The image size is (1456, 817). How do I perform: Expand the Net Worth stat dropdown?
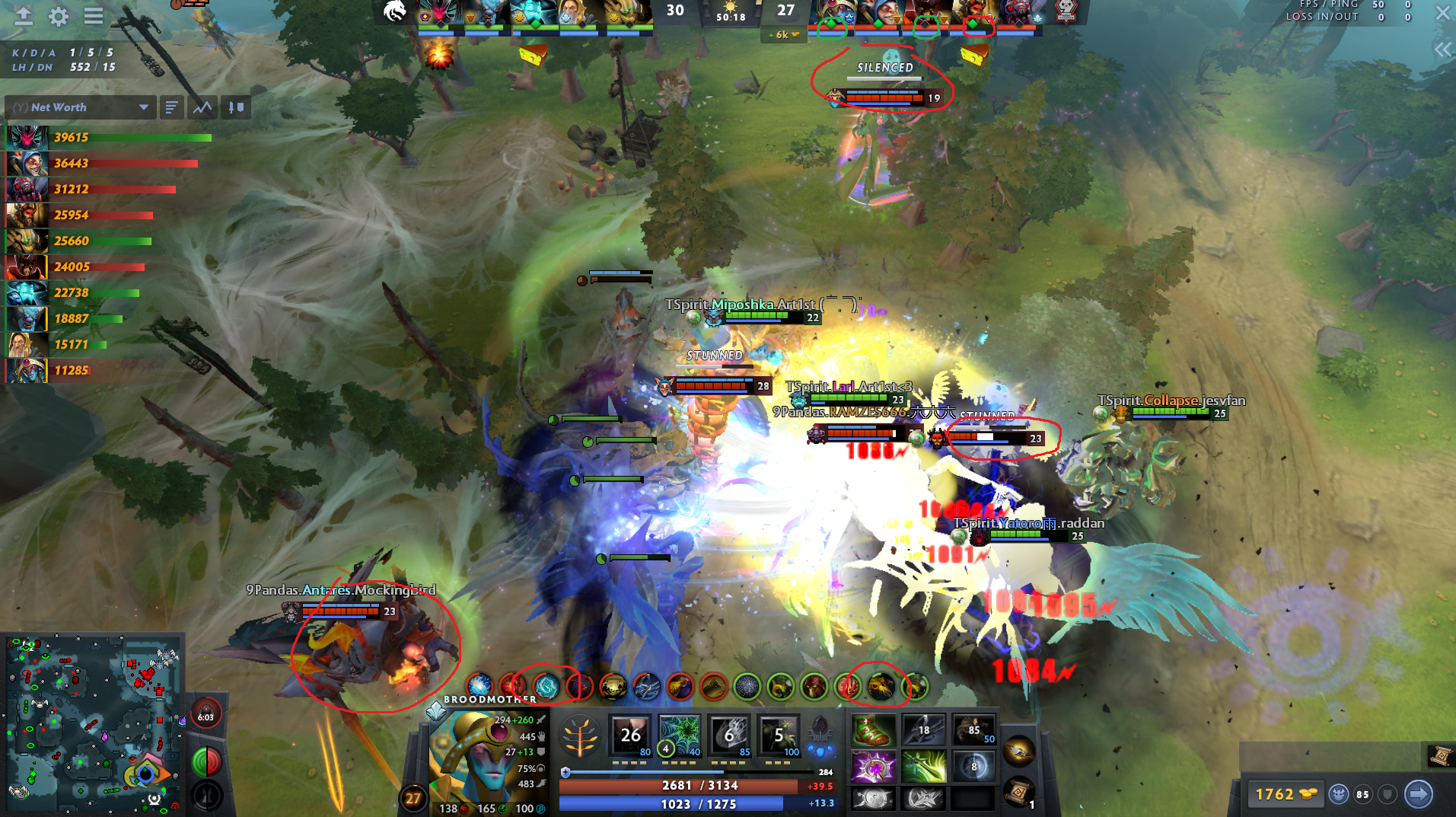click(143, 107)
